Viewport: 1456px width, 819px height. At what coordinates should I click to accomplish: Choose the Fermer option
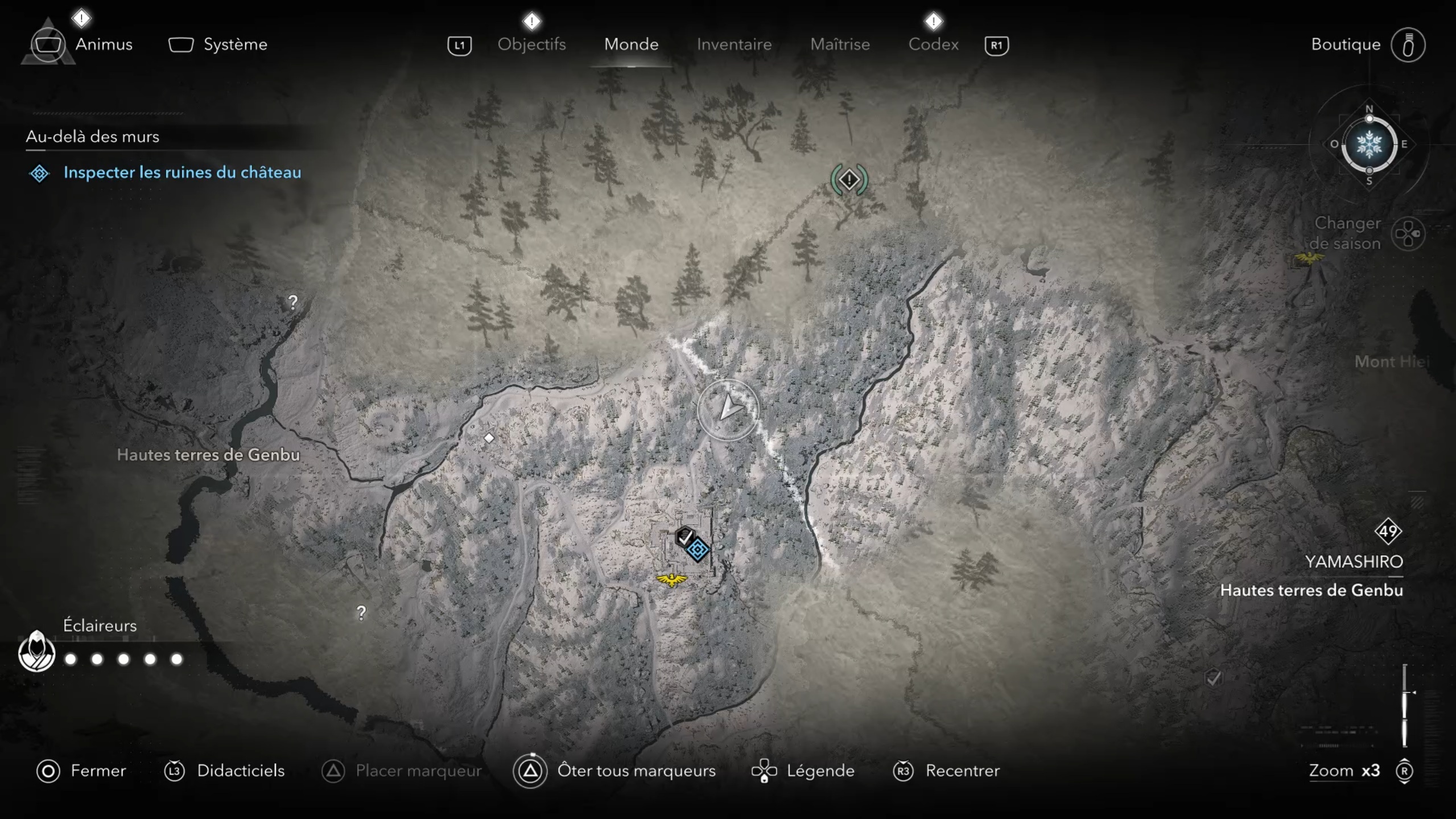click(x=97, y=771)
